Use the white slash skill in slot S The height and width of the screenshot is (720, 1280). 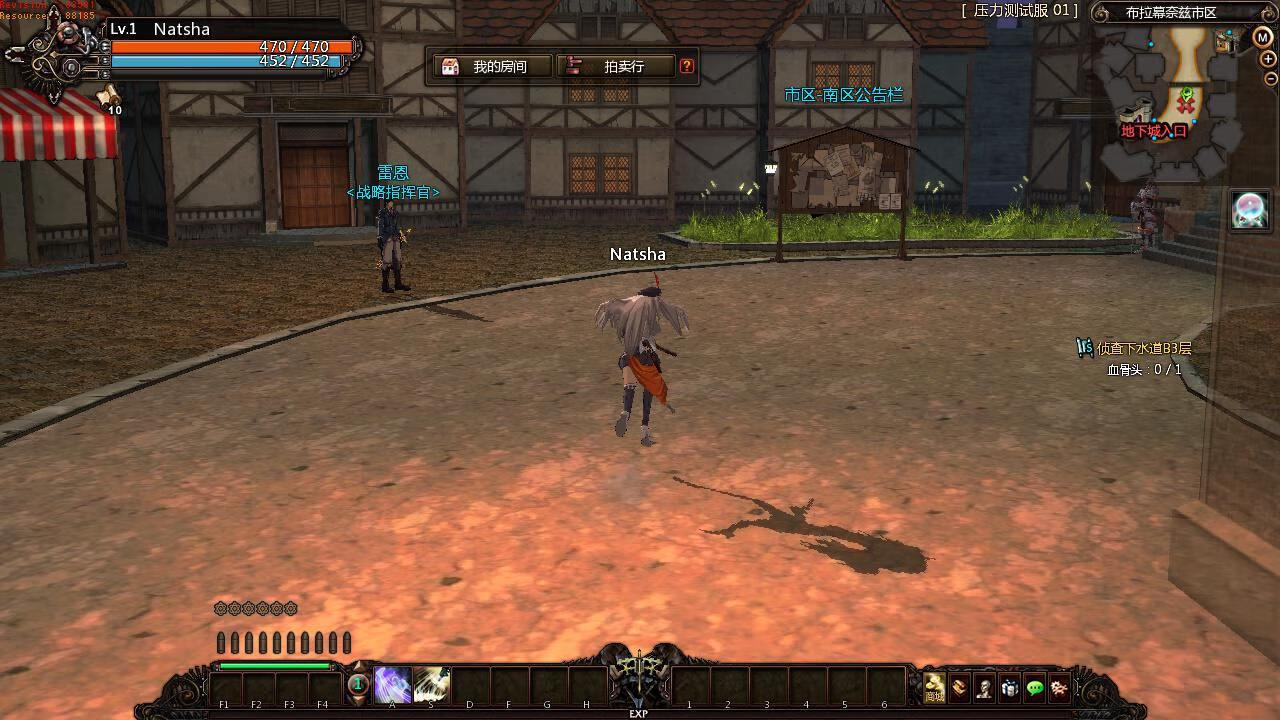coord(432,685)
